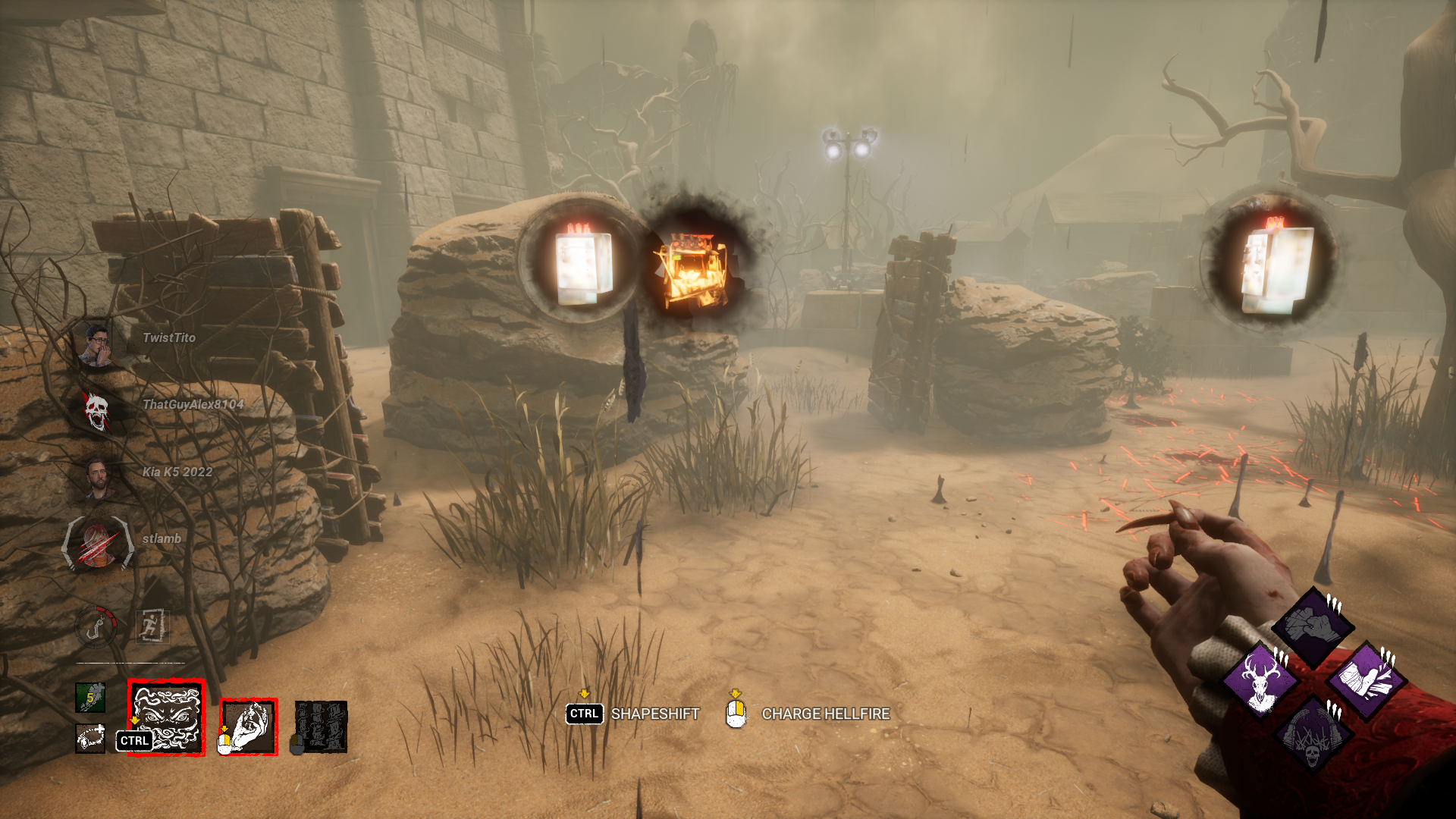Click the green leaf offering icon

coord(90,698)
